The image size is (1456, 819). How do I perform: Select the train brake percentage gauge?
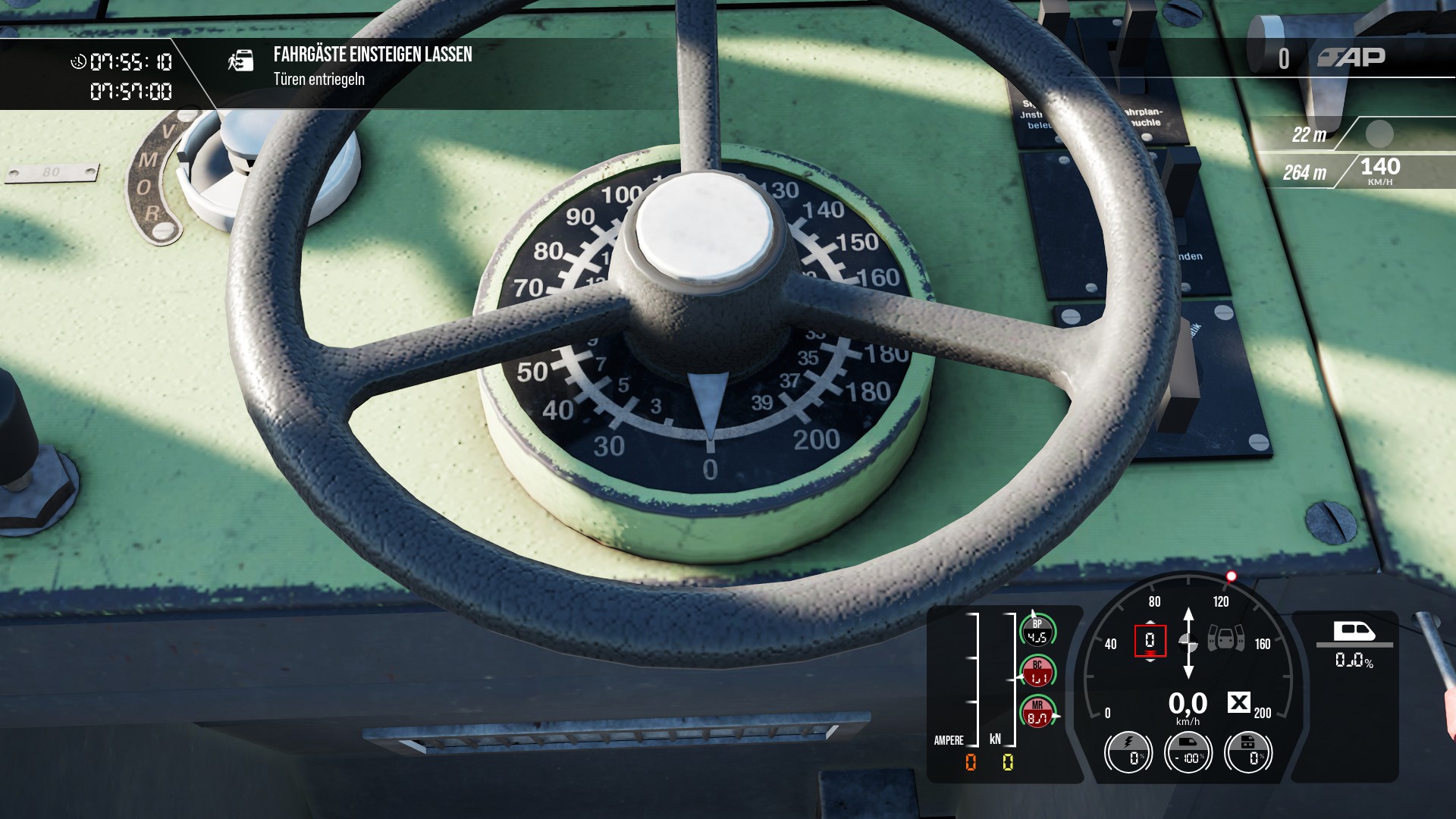(x=1188, y=752)
